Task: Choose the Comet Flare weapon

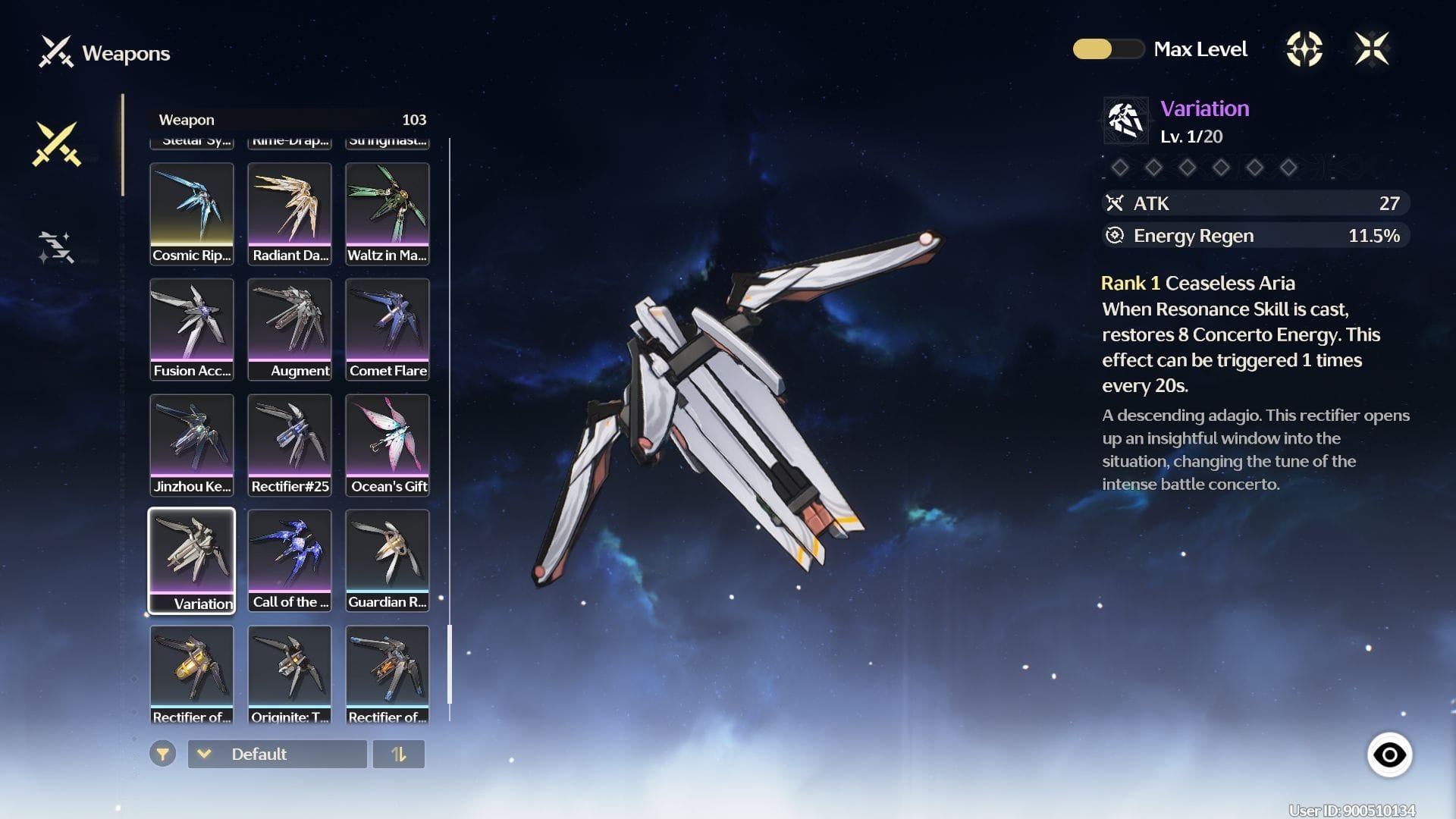Action: 388,329
